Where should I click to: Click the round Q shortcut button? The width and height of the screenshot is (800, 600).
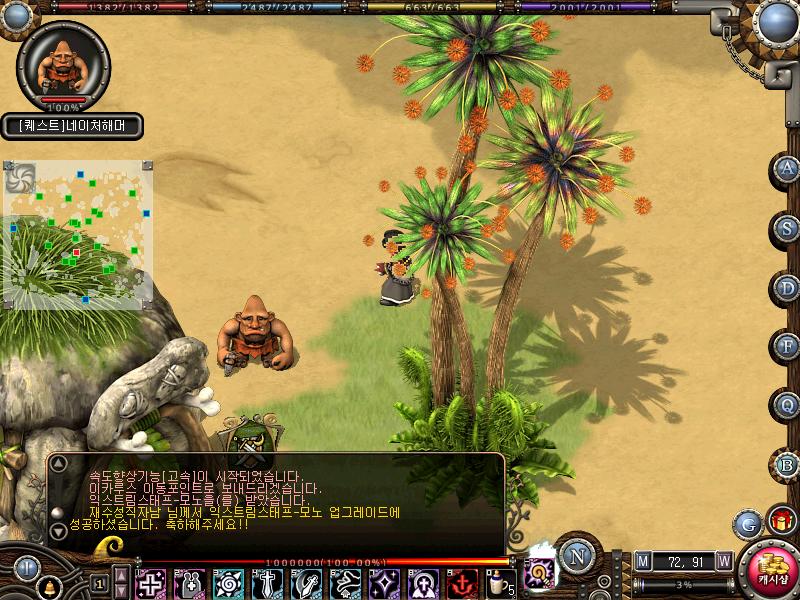click(x=787, y=406)
